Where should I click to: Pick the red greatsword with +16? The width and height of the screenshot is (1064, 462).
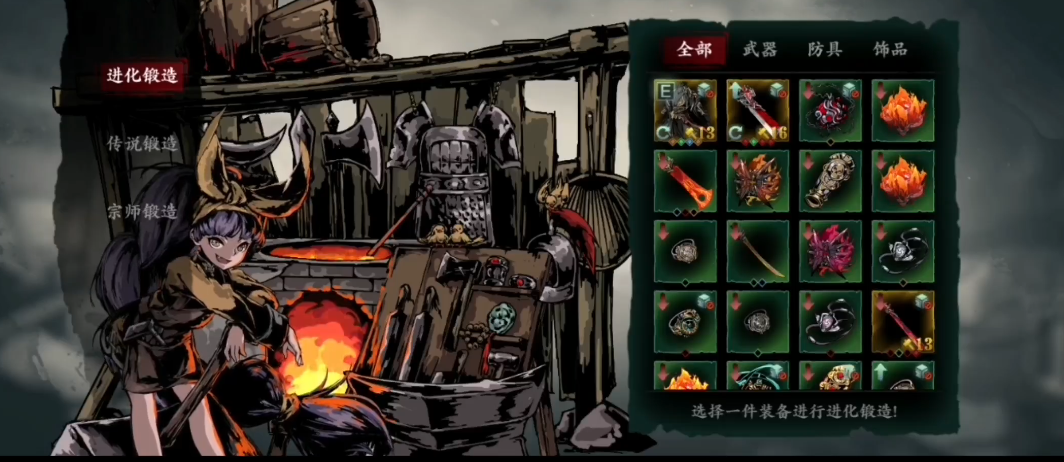point(758,111)
